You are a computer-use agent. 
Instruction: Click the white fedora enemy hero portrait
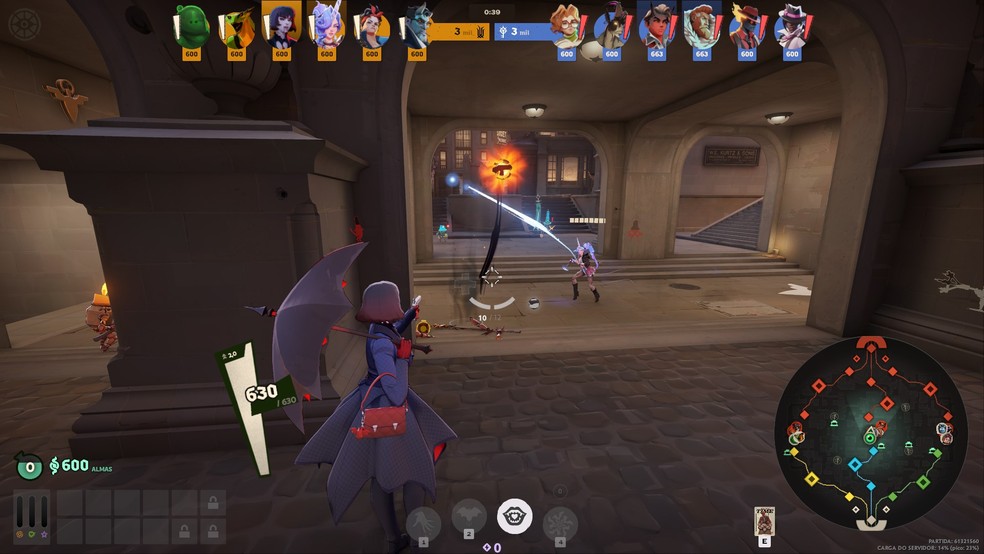(791, 25)
